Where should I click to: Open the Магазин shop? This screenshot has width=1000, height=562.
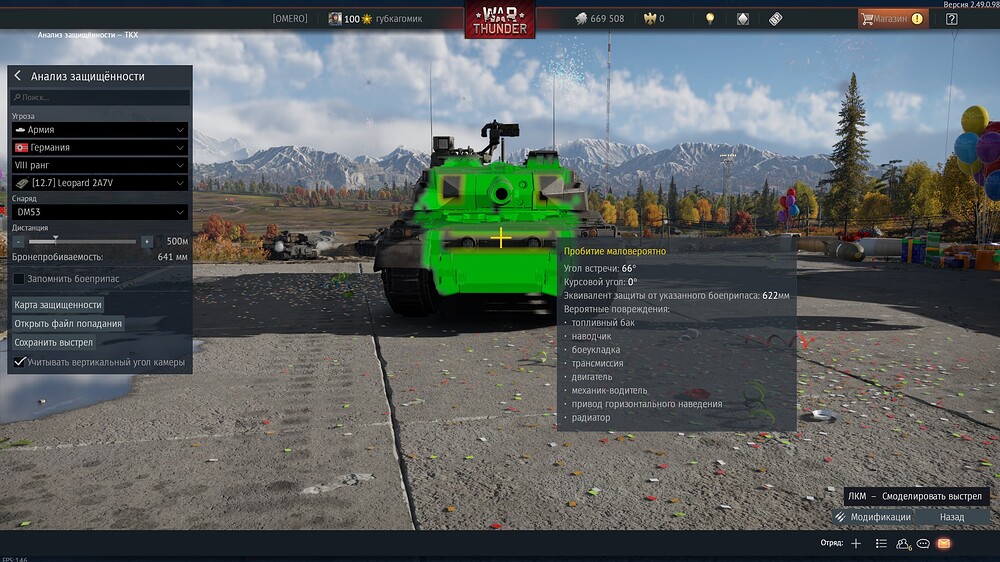click(x=892, y=18)
